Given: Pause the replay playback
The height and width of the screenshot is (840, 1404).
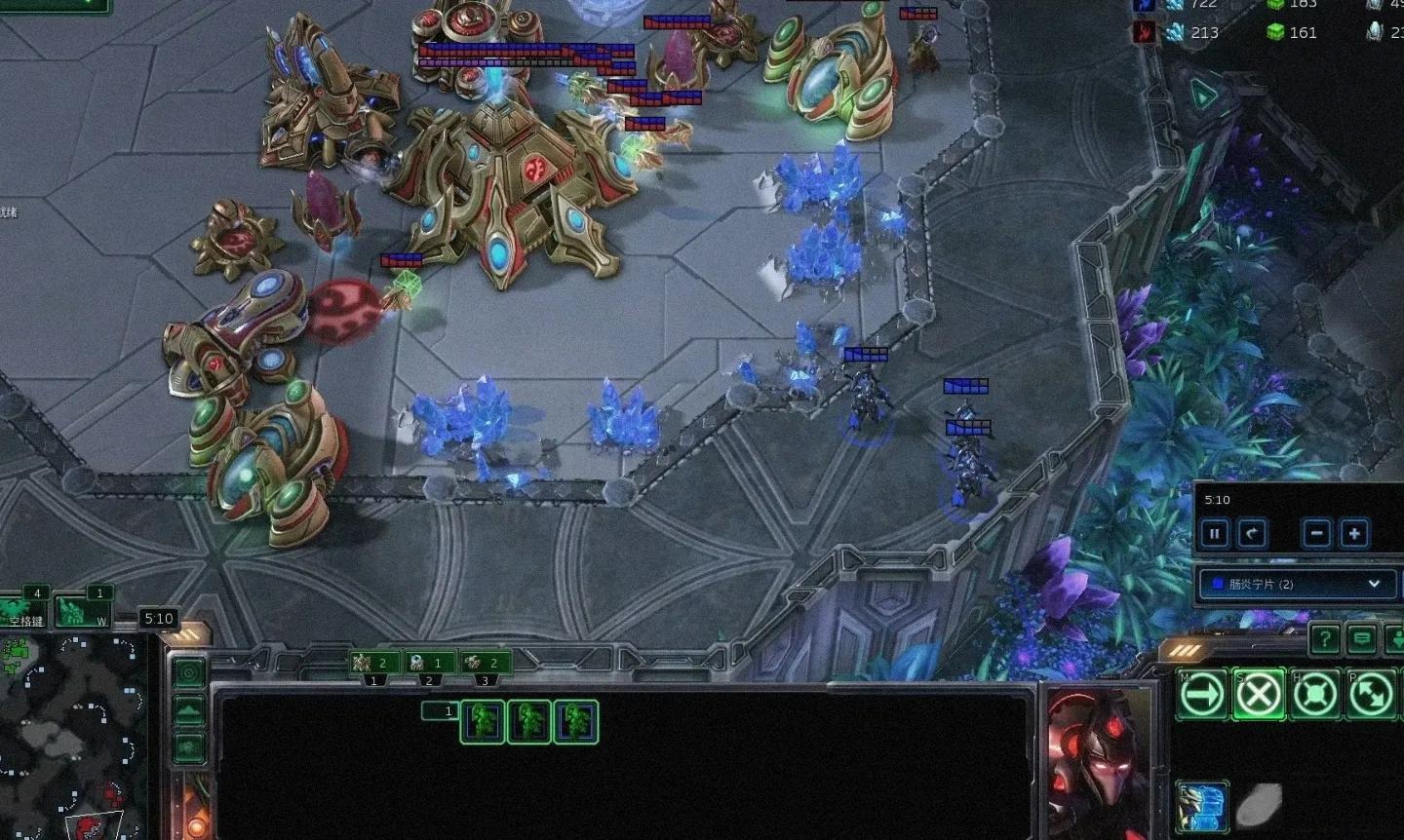Looking at the screenshot, I should (x=1215, y=534).
